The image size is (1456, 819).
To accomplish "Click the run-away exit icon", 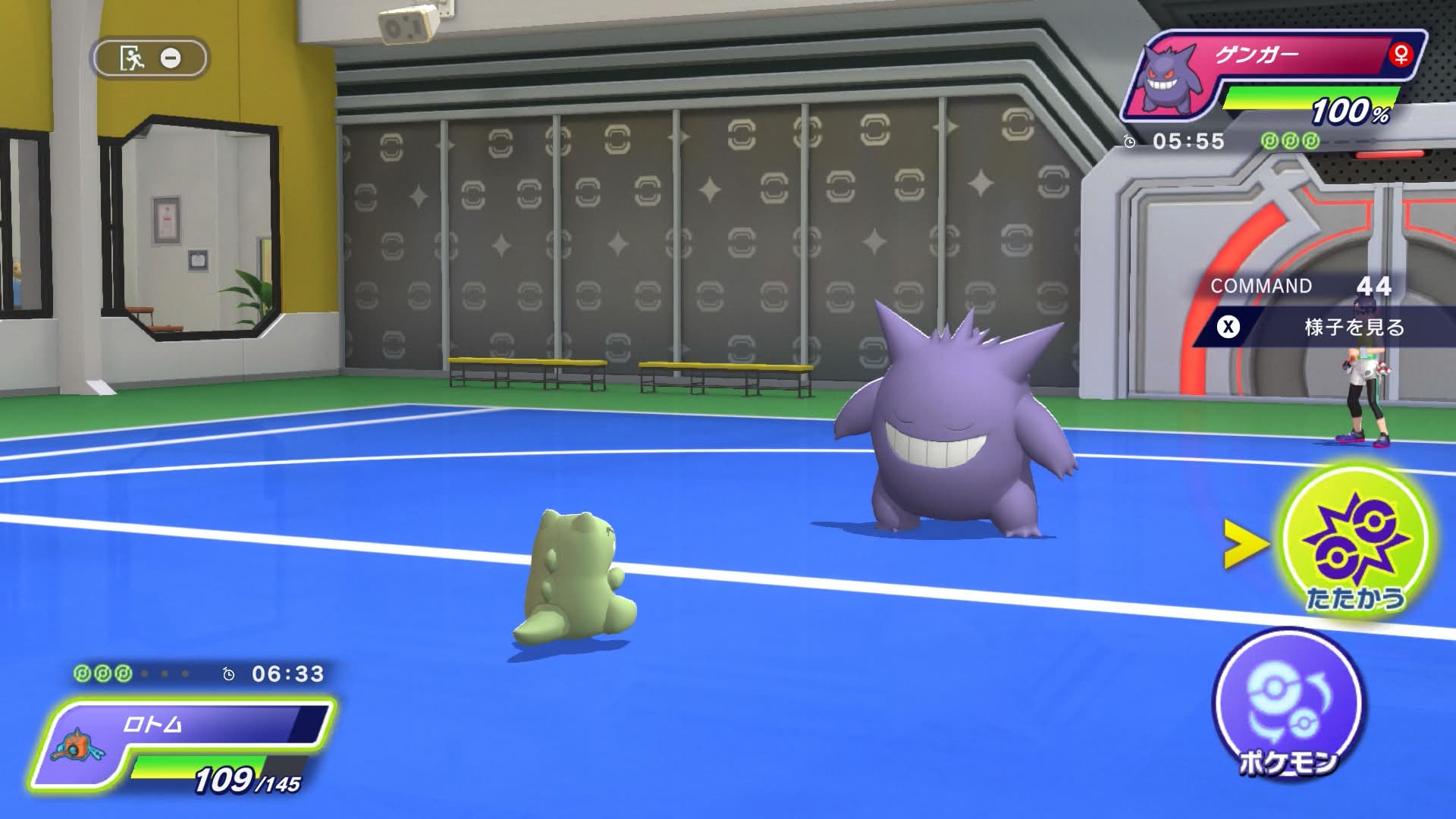I will [x=133, y=58].
